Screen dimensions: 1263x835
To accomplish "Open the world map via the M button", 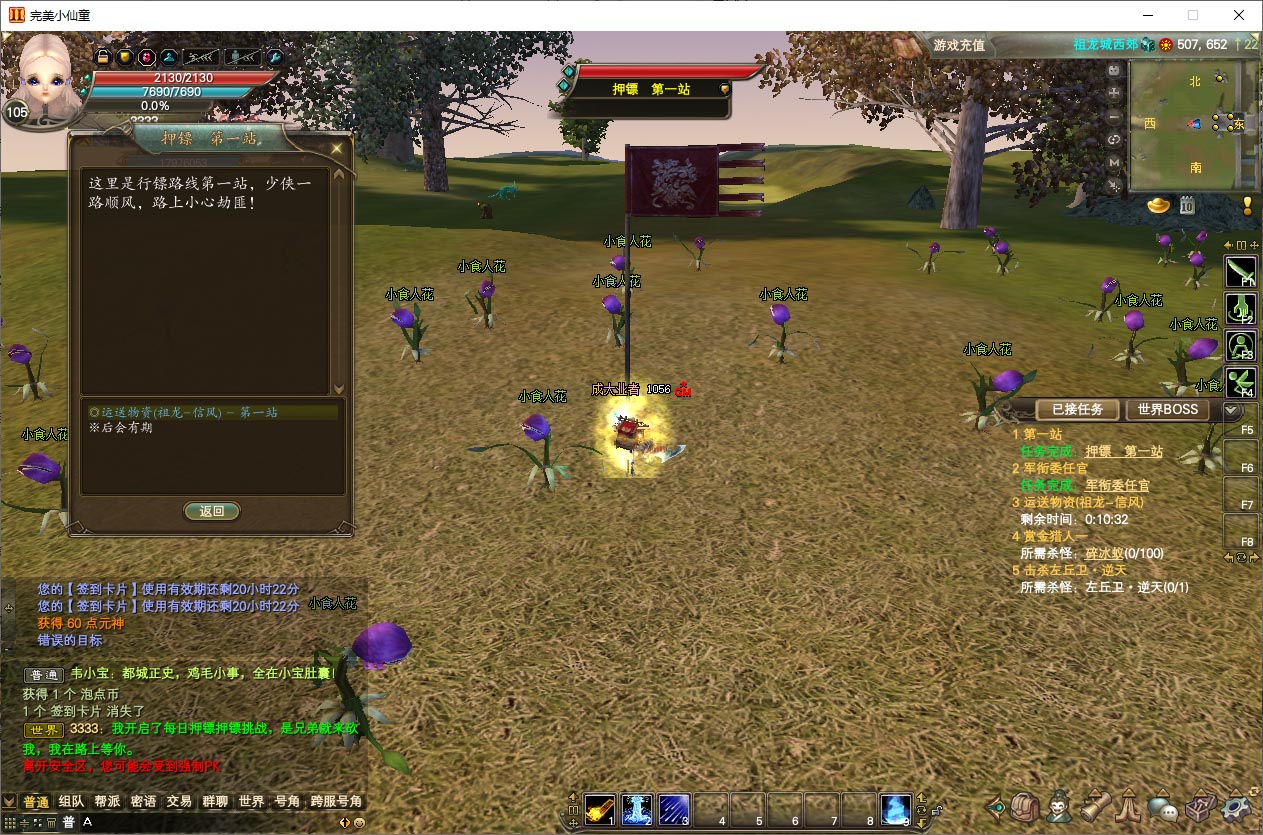I will 1114,162.
